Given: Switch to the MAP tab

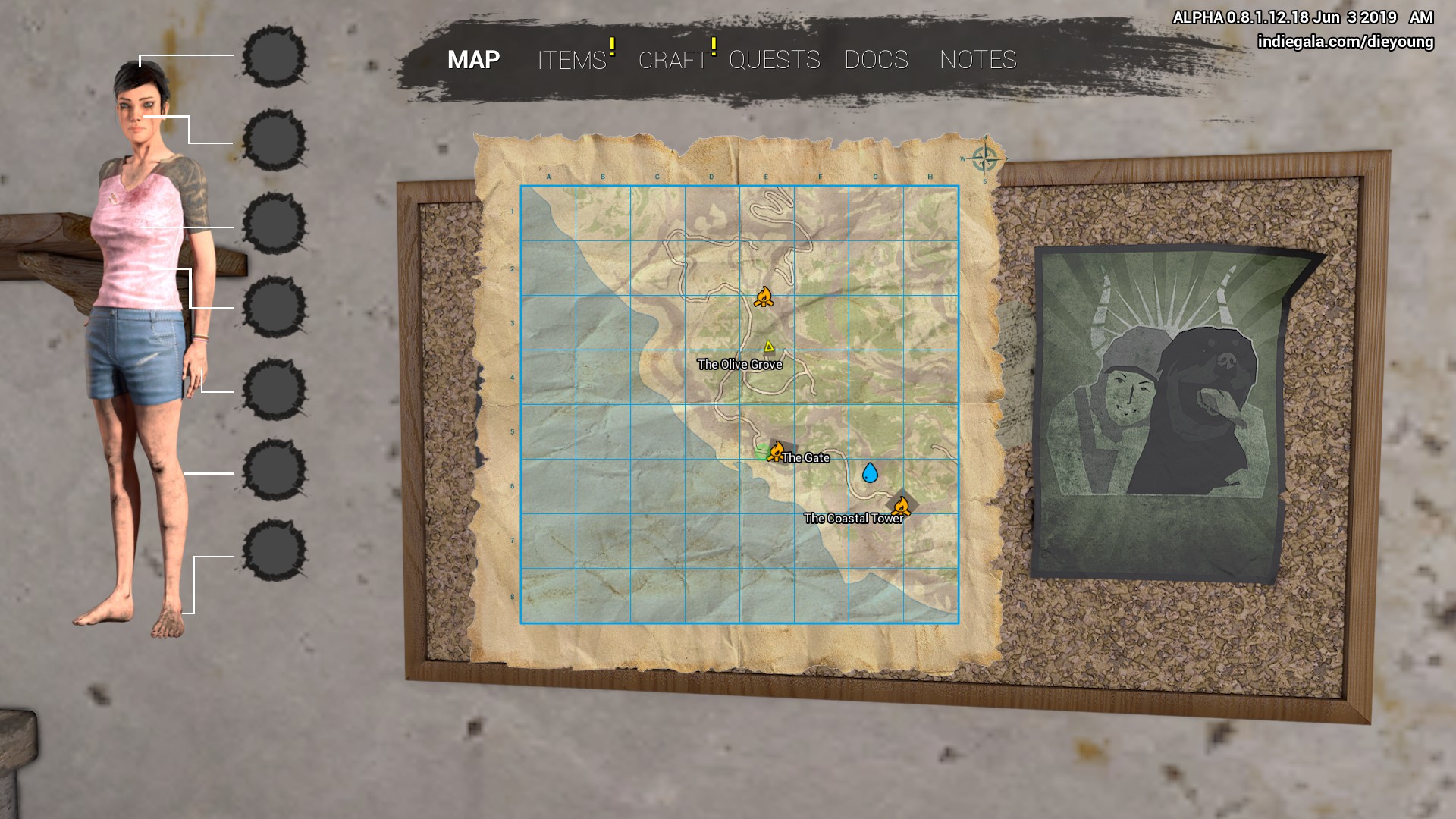Looking at the screenshot, I should (473, 60).
